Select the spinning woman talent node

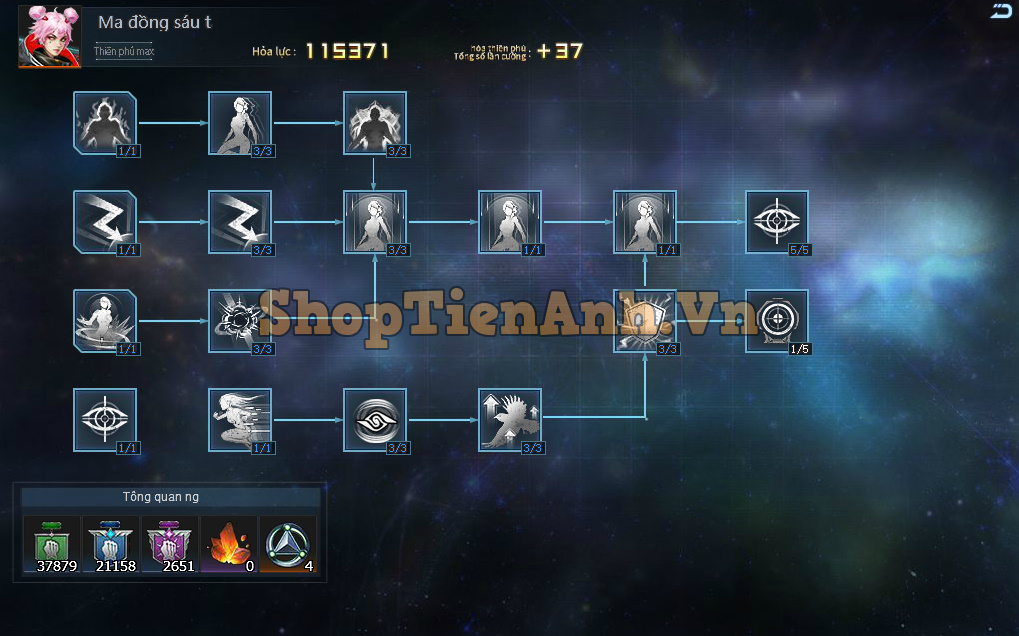click(105, 321)
